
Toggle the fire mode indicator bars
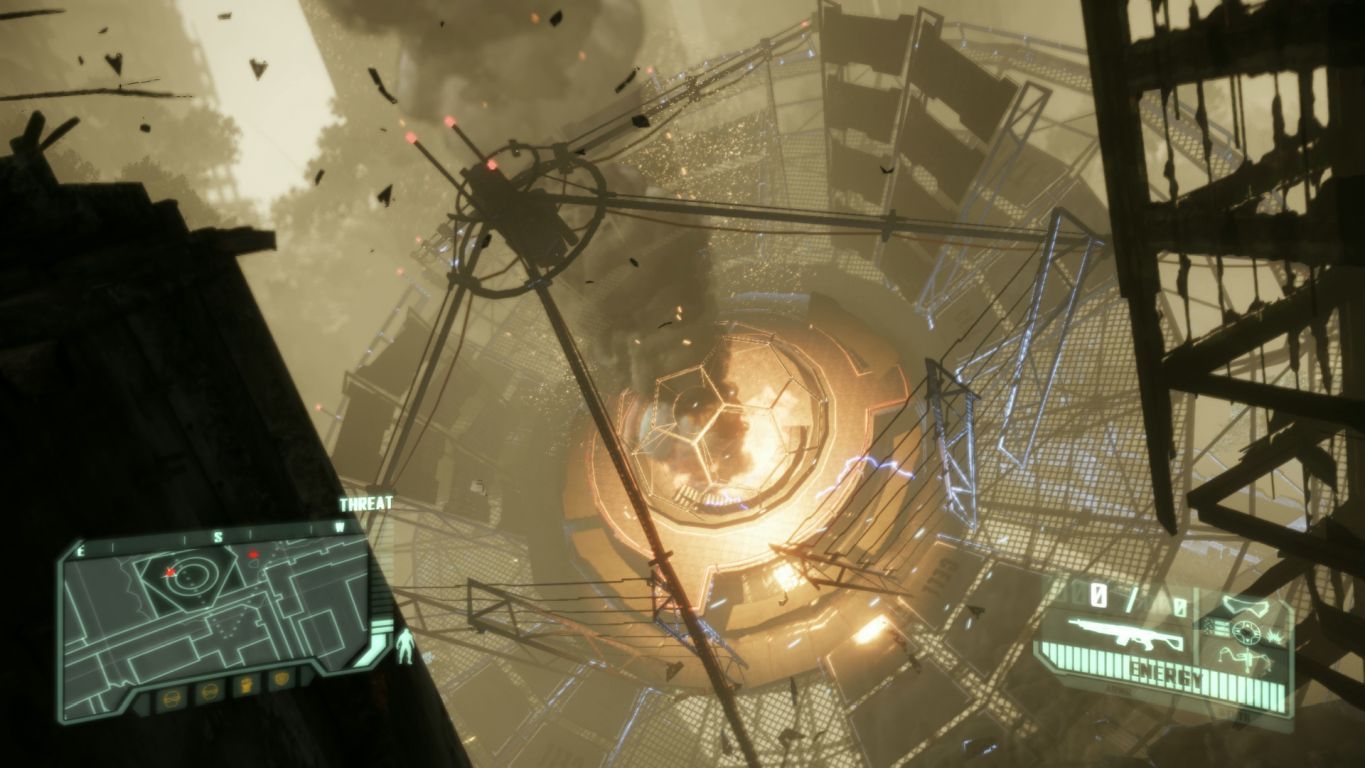[x=1221, y=628]
